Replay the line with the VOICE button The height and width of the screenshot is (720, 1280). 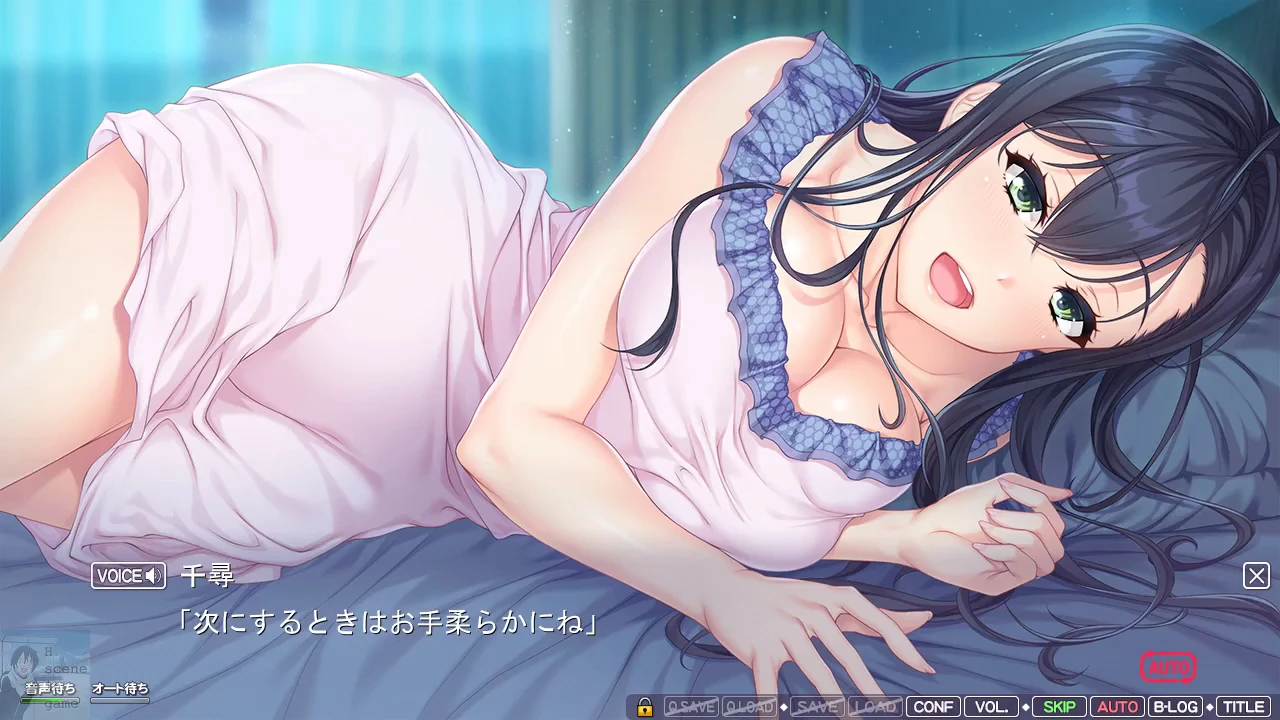(128, 576)
